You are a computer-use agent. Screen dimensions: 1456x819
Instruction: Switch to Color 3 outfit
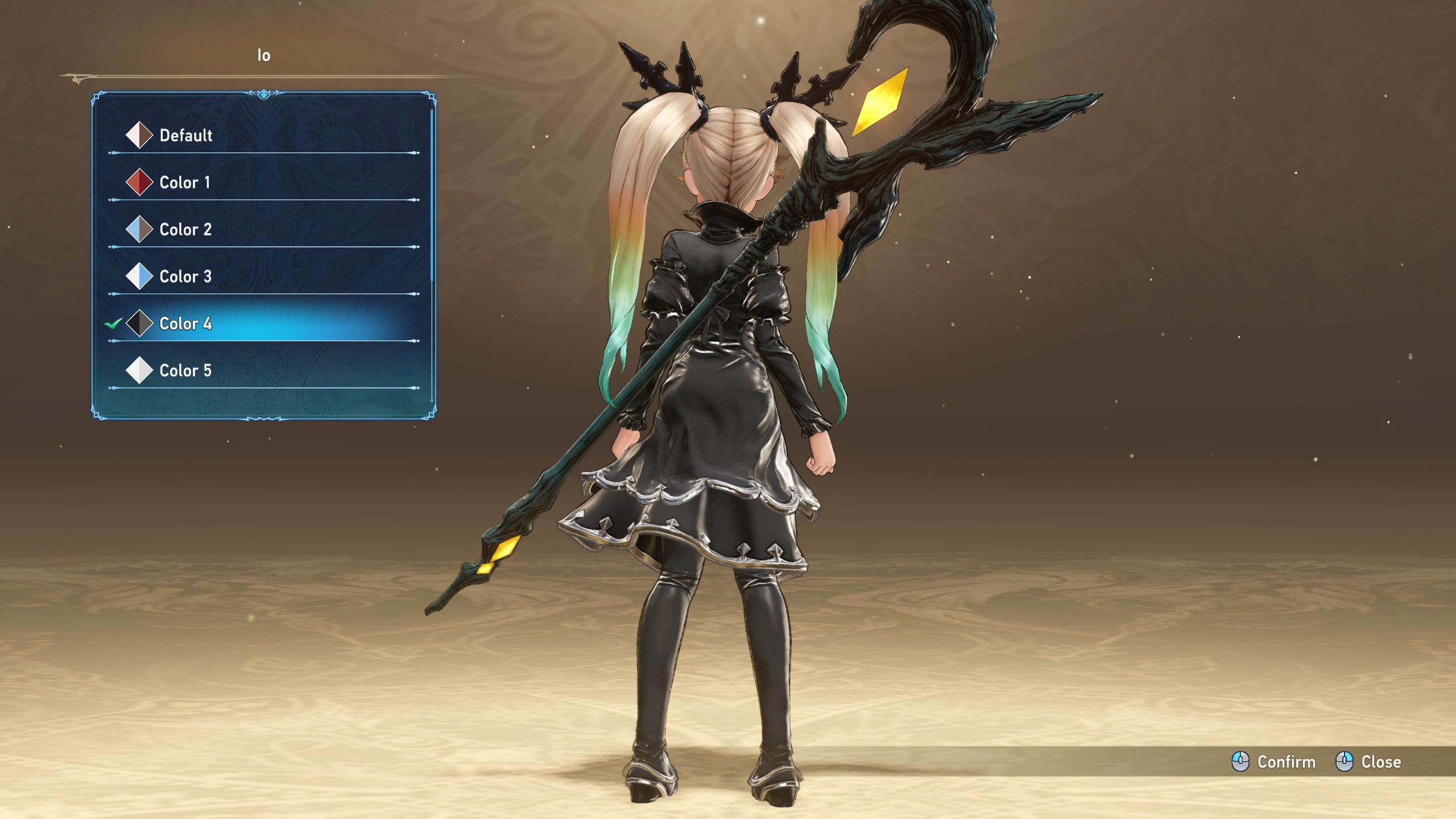coord(185,277)
